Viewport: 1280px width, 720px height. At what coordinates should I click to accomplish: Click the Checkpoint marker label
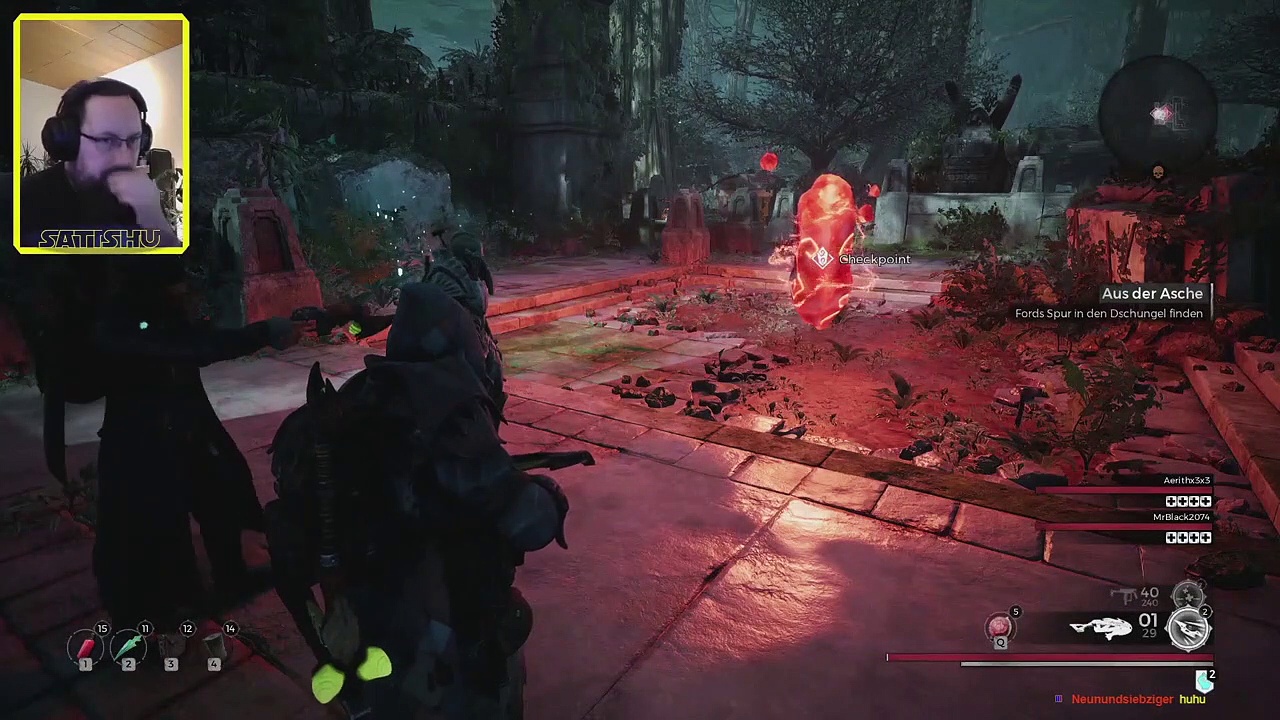coord(874,260)
